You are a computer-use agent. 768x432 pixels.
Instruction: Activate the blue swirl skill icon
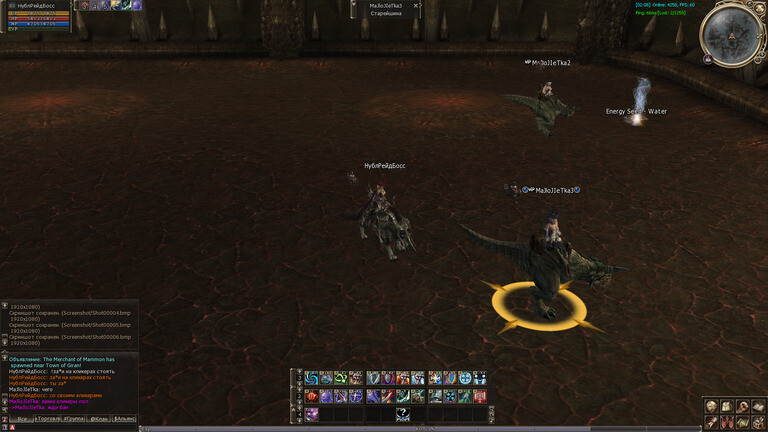[x=312, y=378]
